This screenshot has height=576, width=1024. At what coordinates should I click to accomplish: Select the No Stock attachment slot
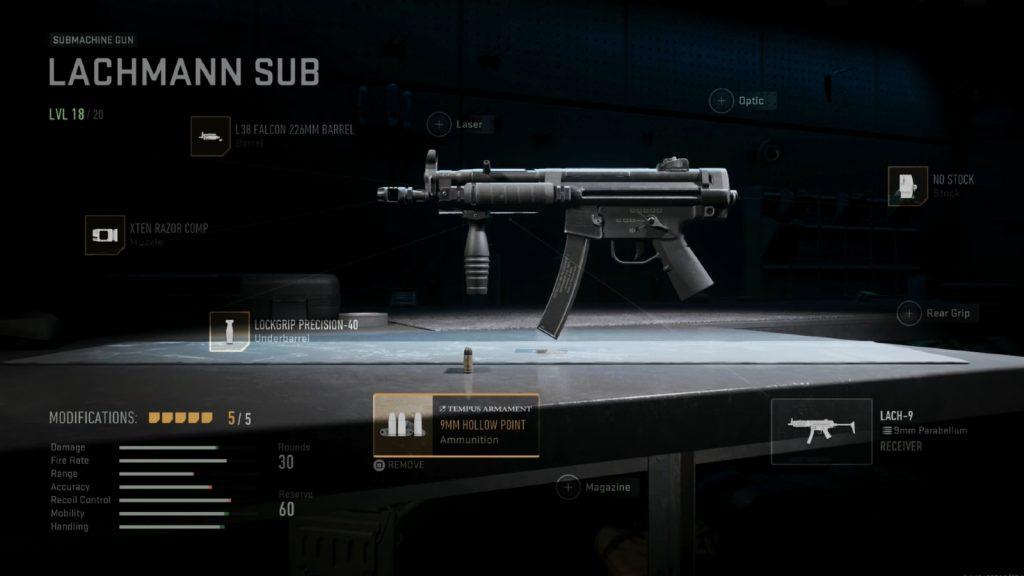click(908, 186)
